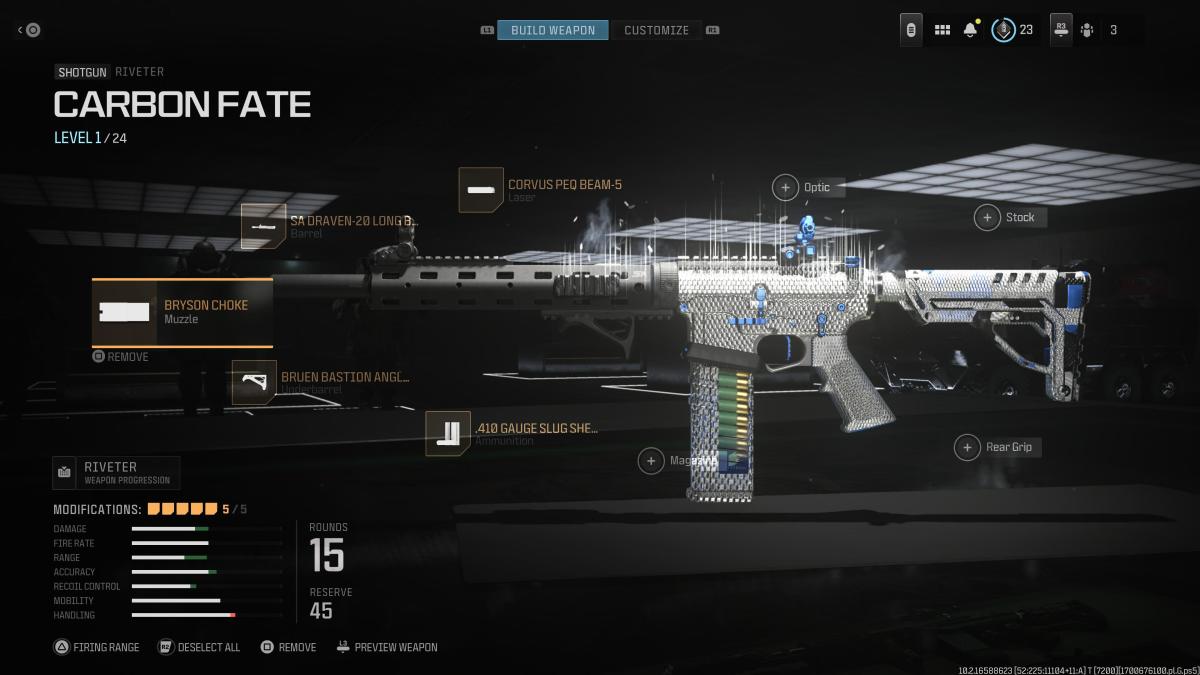Open the Firing Range
Image resolution: width=1200 pixels, height=675 pixels.
click(x=97, y=647)
